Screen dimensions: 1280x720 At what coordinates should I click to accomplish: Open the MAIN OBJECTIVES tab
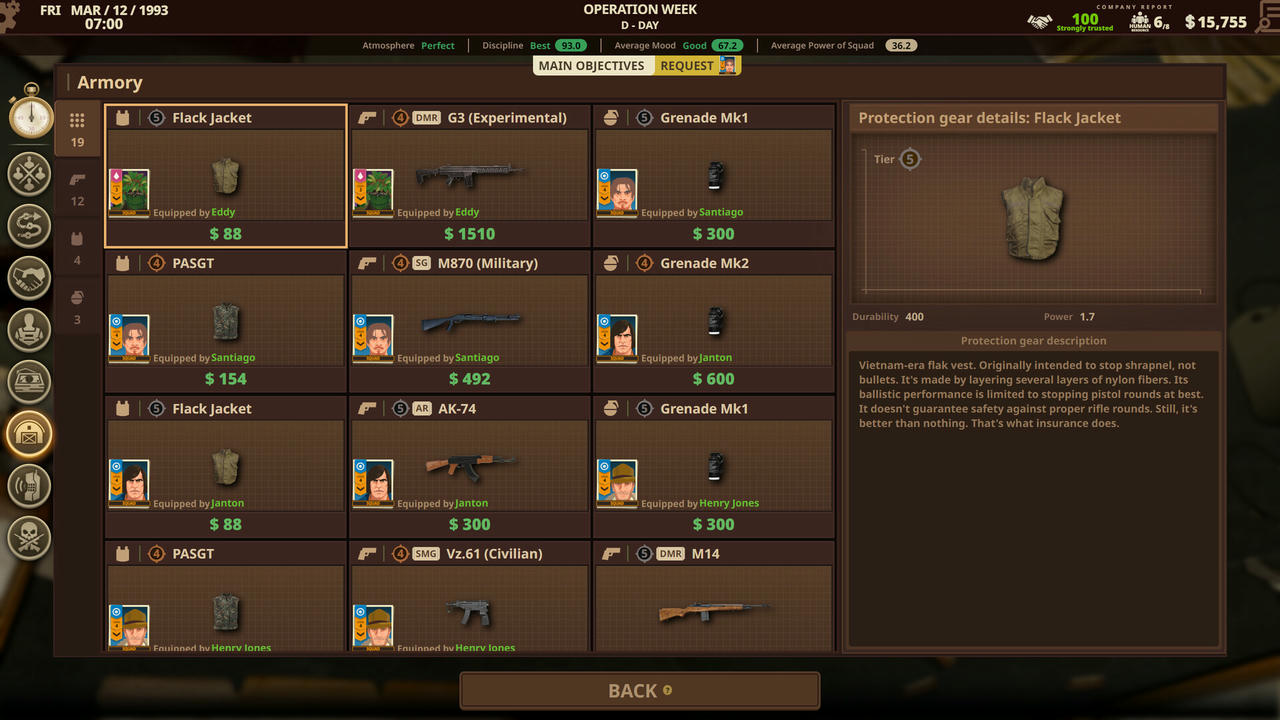594,66
